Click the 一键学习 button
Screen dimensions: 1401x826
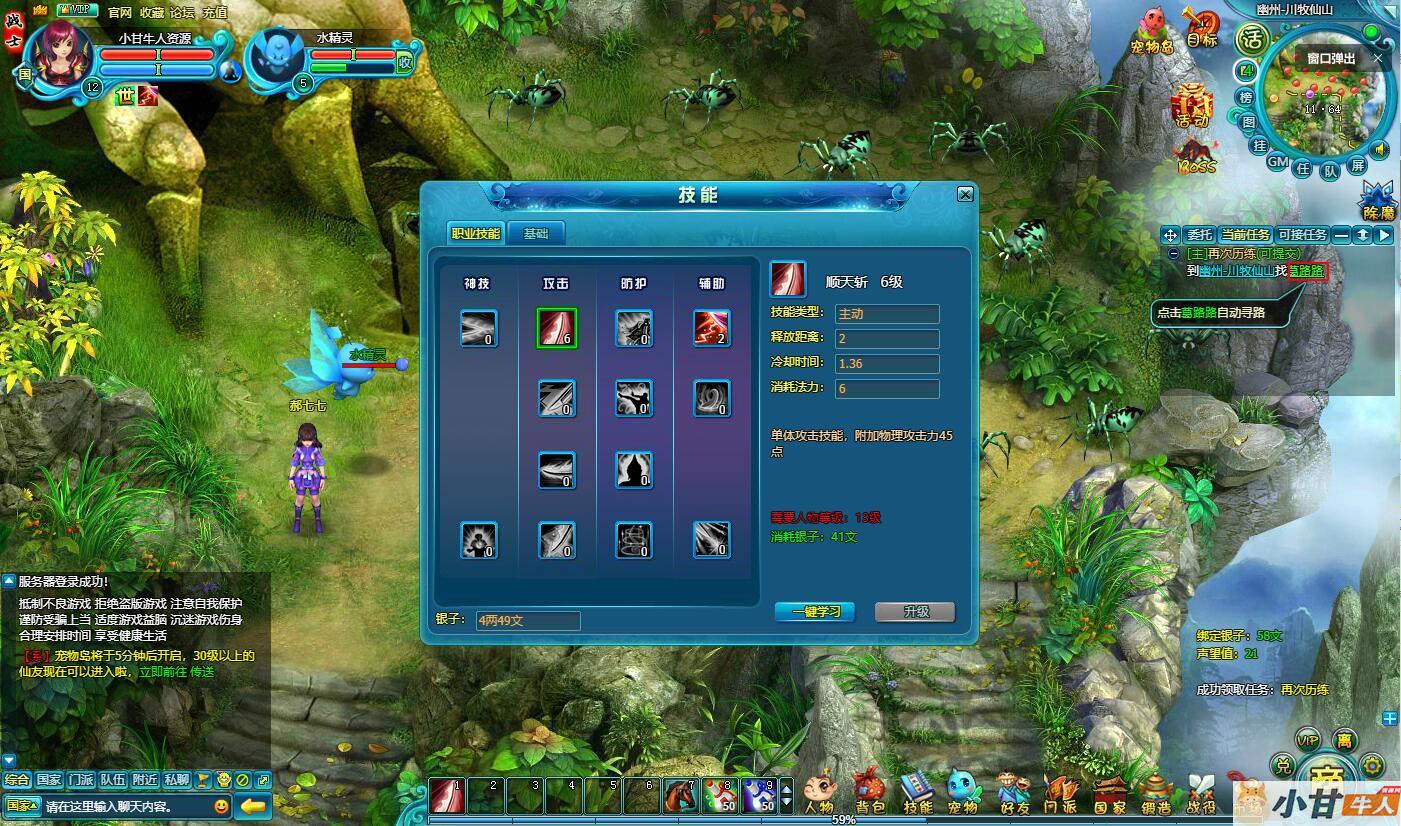(815, 612)
